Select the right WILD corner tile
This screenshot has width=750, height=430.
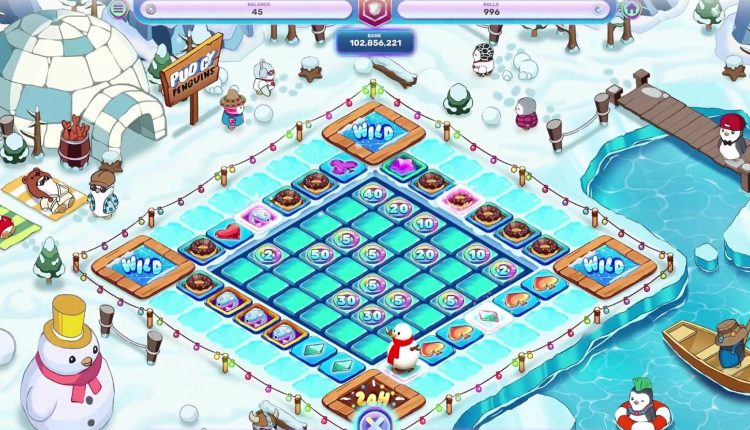click(604, 266)
